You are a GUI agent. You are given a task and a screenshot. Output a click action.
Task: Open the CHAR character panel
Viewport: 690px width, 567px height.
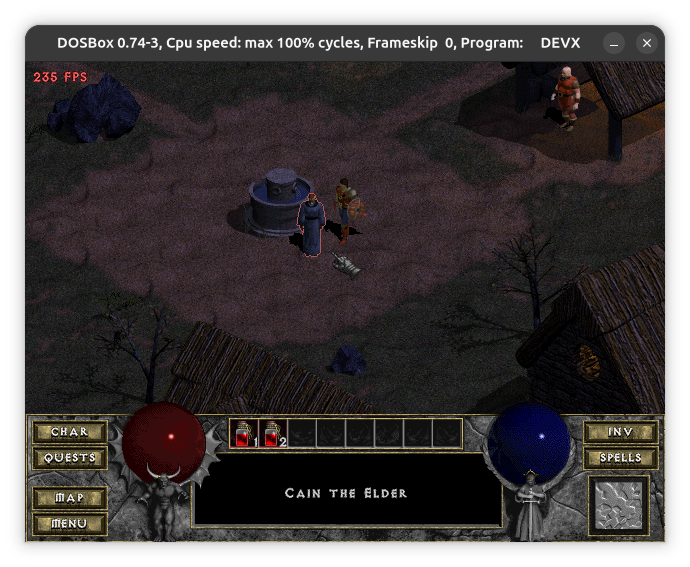pyautogui.click(x=69, y=432)
